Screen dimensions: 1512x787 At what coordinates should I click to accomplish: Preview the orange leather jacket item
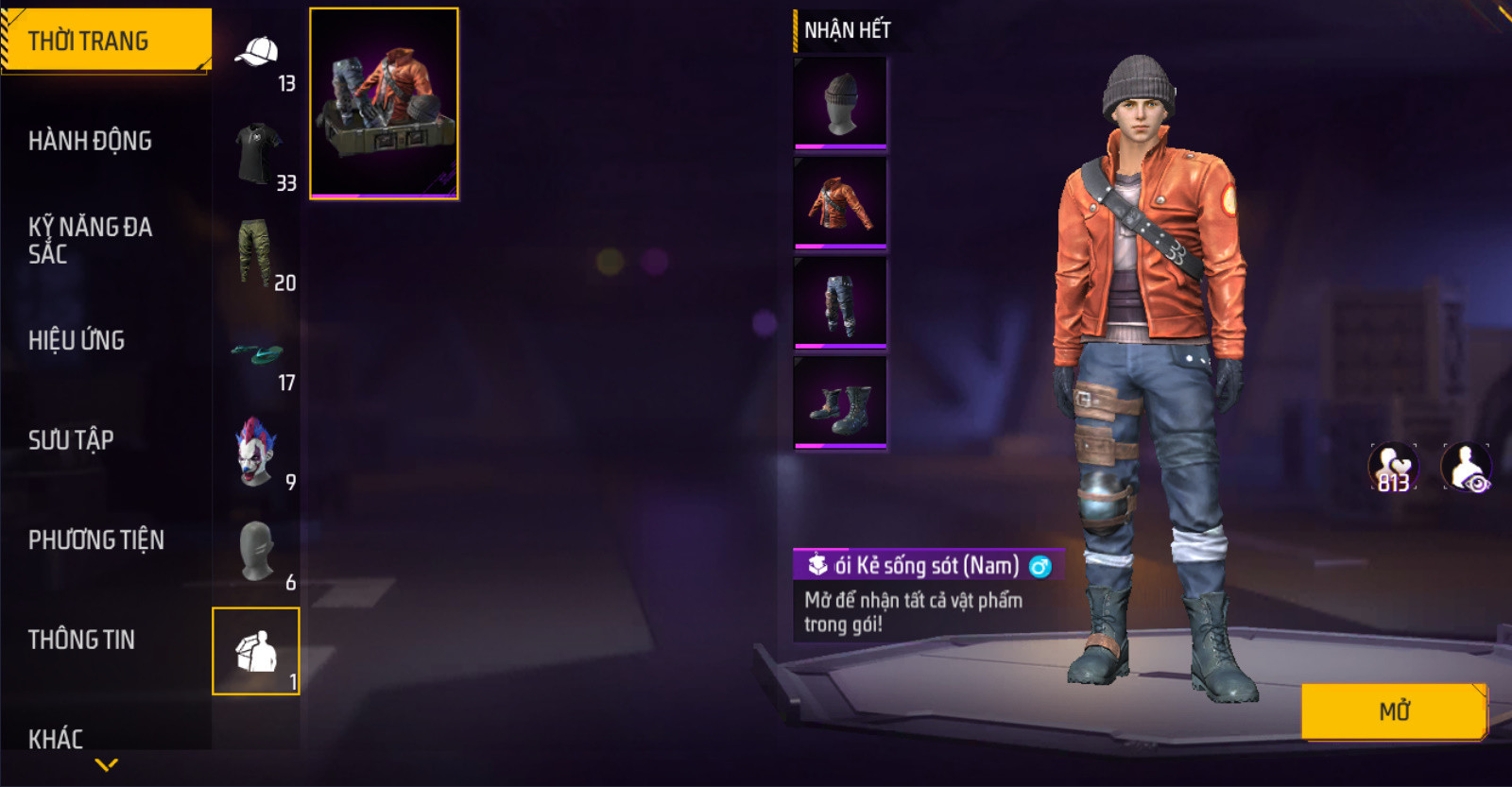840,202
